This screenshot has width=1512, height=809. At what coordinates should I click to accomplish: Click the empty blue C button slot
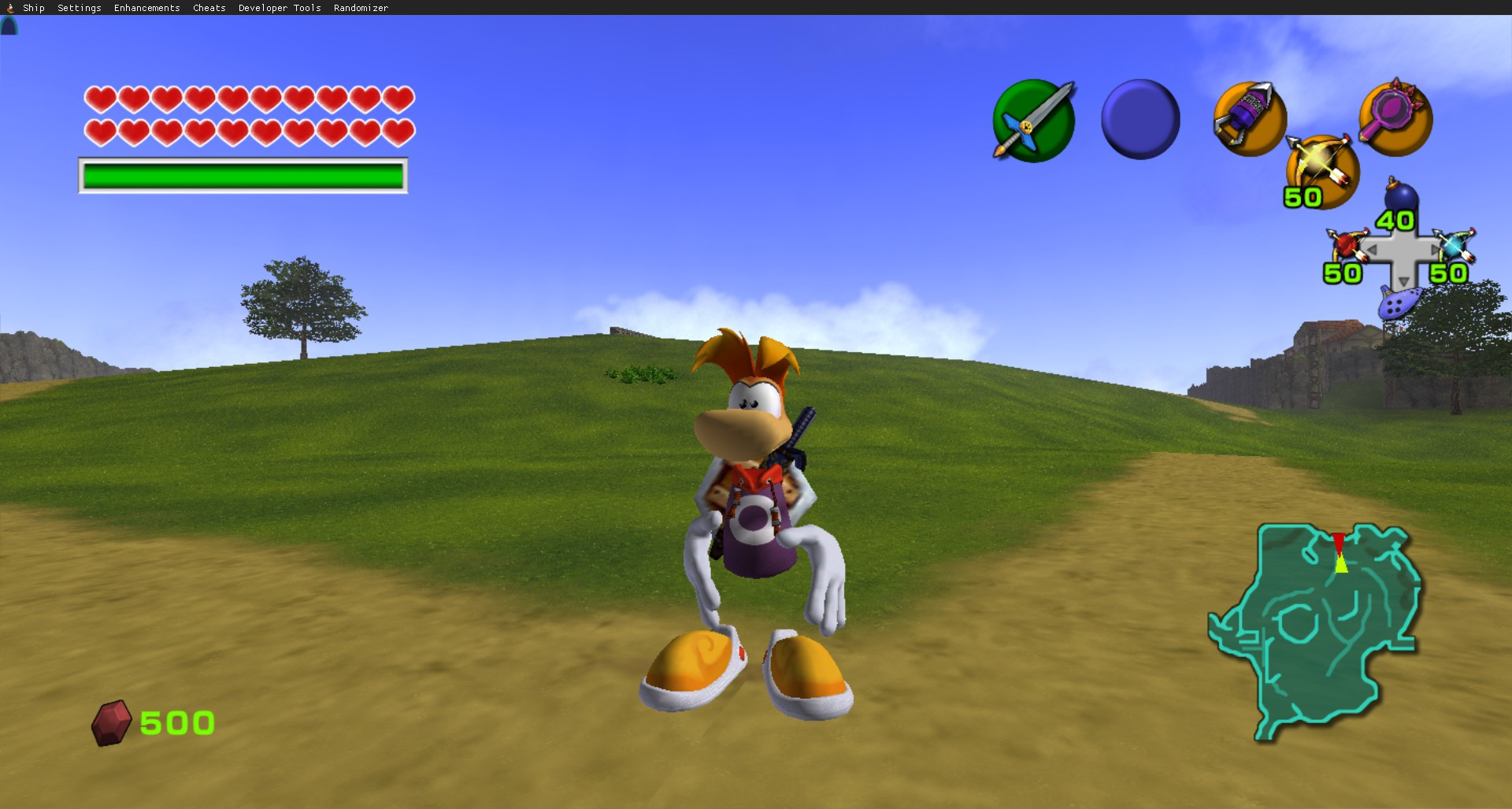[1140, 118]
